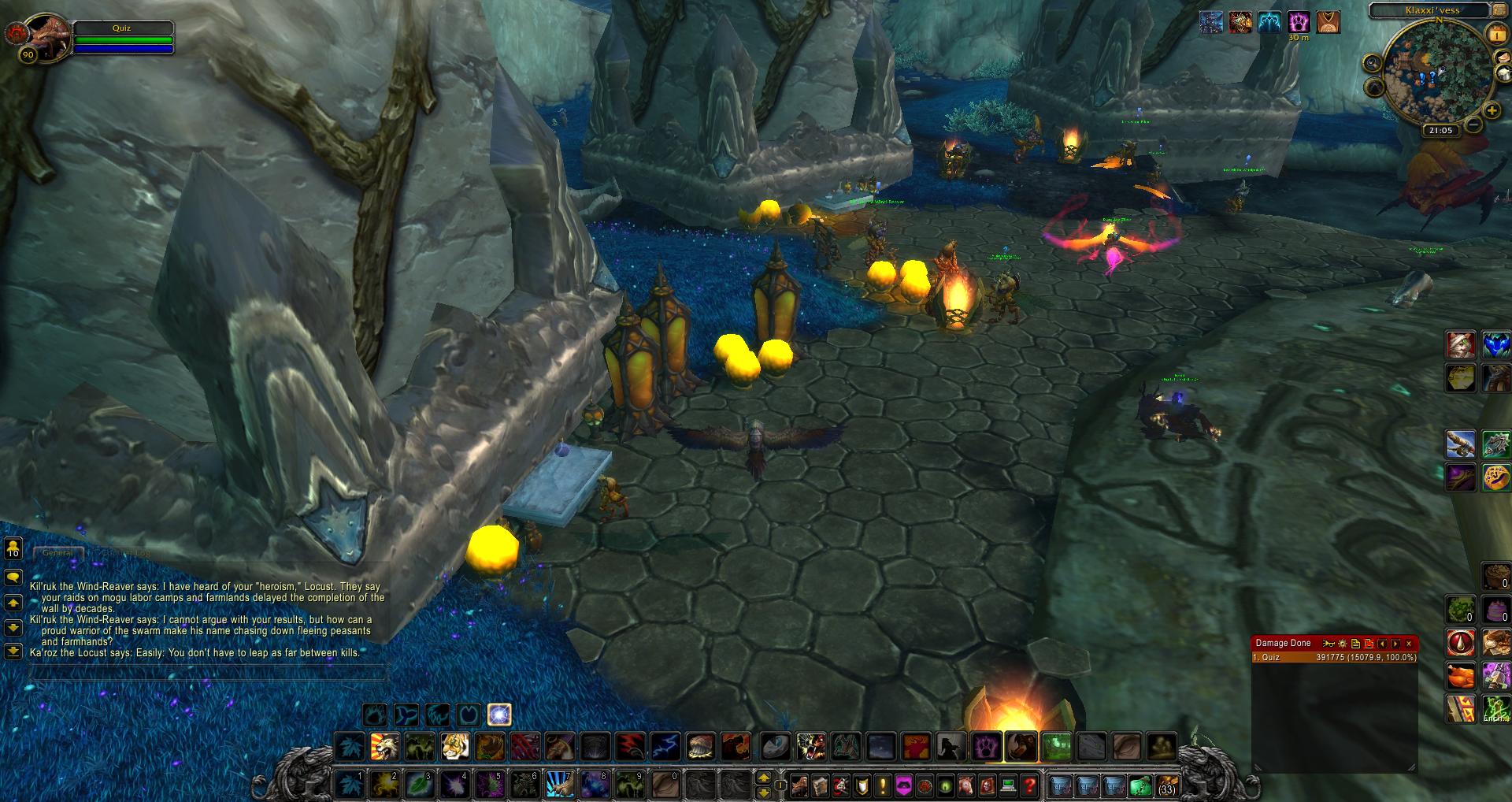This screenshot has height=802, width=1512.
Task: Activate the tiger head ability icon
Action: point(454,745)
